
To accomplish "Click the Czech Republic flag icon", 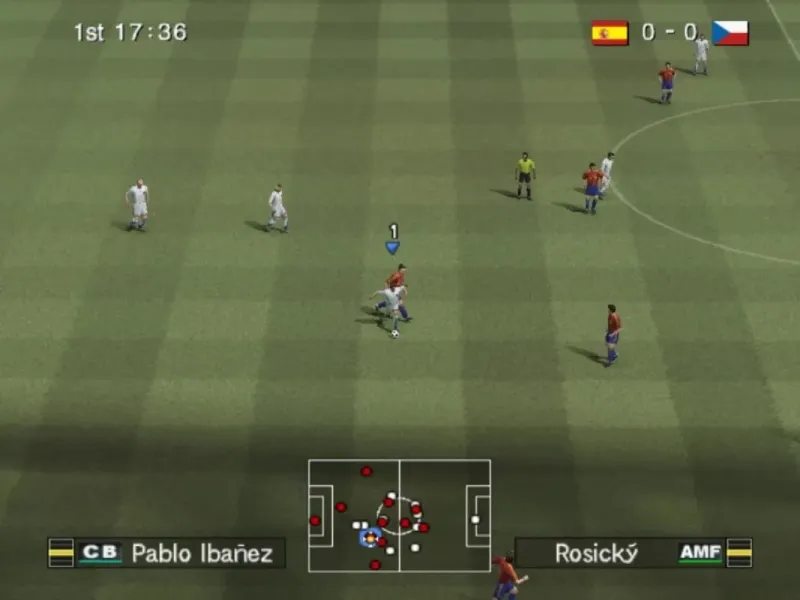I will tap(730, 33).
